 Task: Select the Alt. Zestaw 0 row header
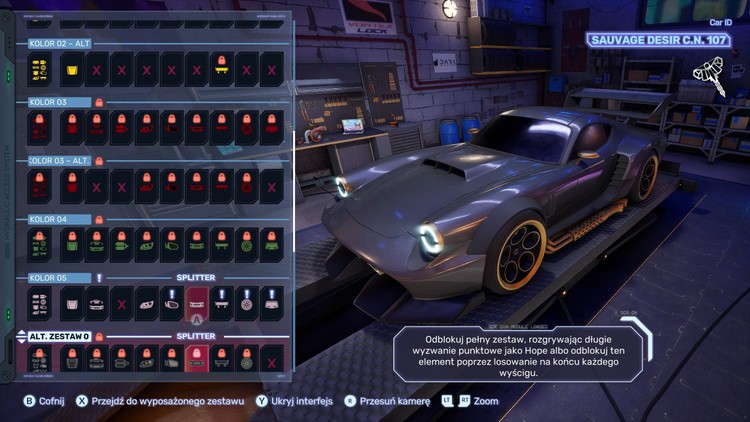[x=59, y=336]
